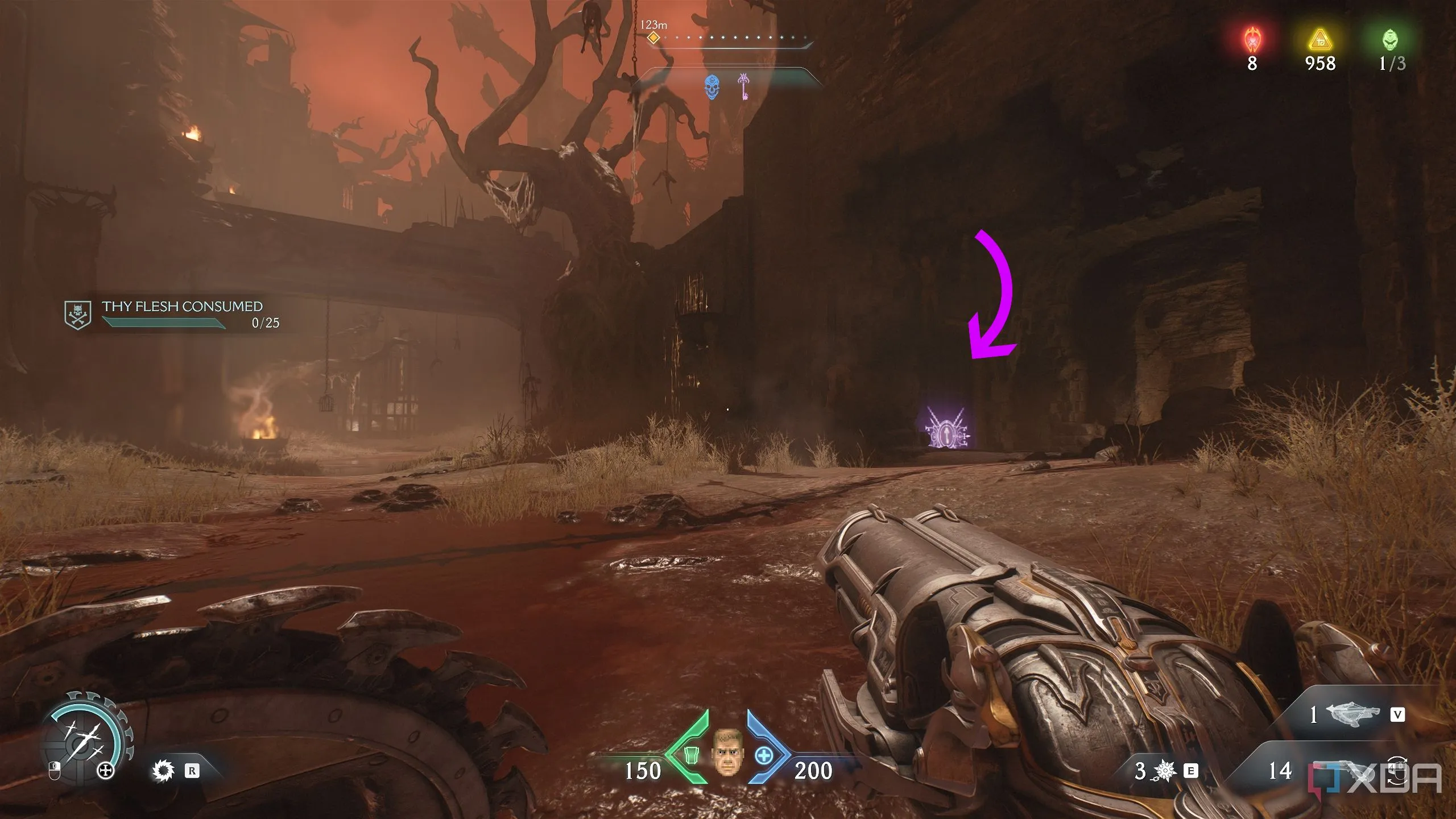Select the purple key icon

pyautogui.click(x=743, y=86)
